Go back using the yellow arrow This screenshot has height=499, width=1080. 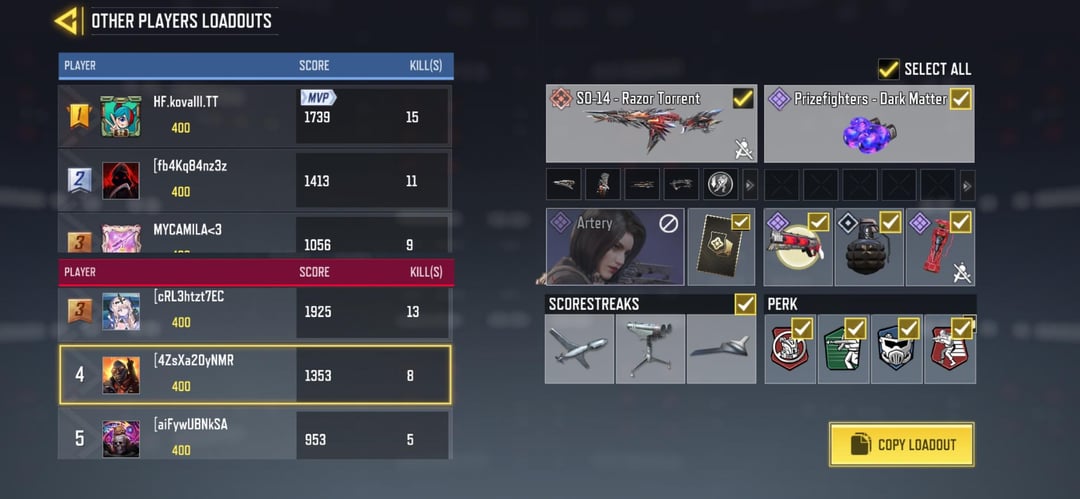pyautogui.click(x=67, y=20)
